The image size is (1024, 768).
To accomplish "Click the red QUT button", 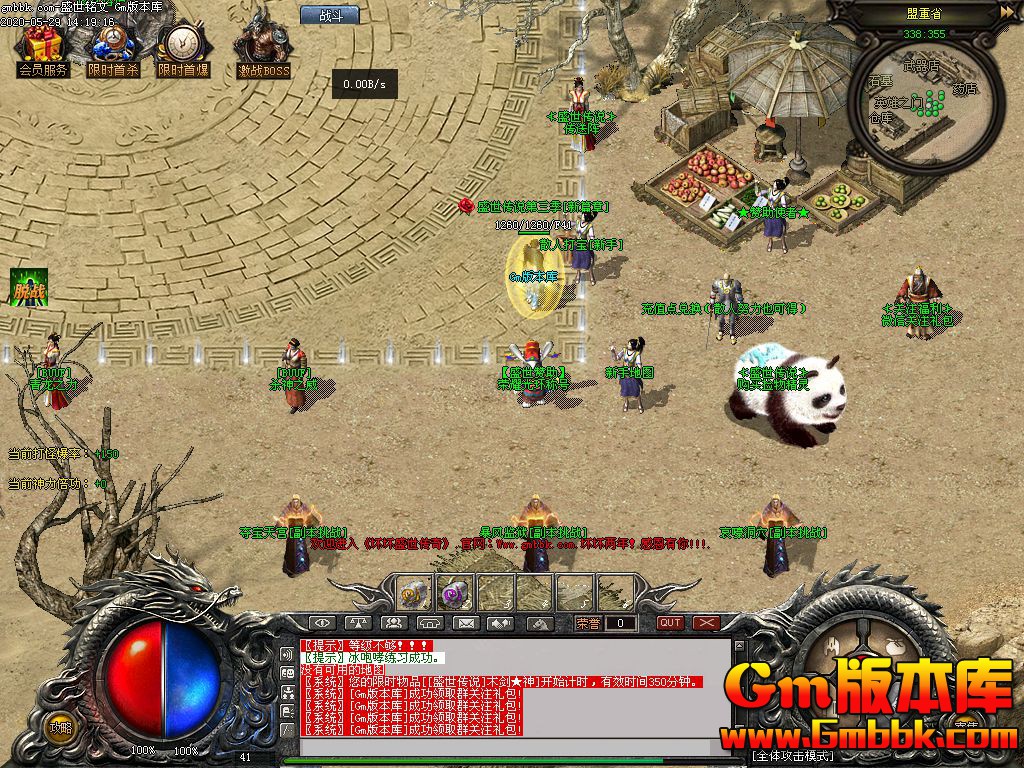I will [x=670, y=623].
